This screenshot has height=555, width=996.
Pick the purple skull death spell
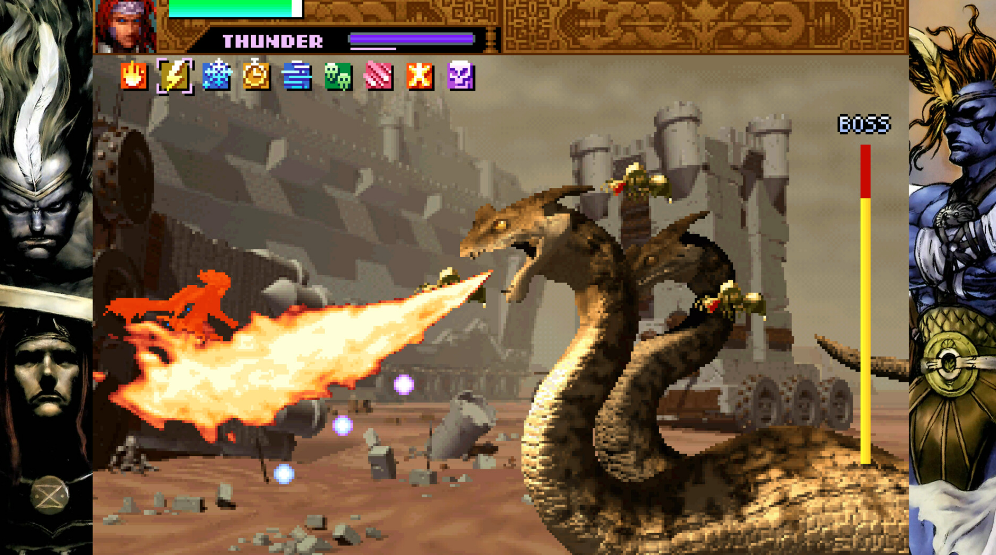(x=460, y=76)
